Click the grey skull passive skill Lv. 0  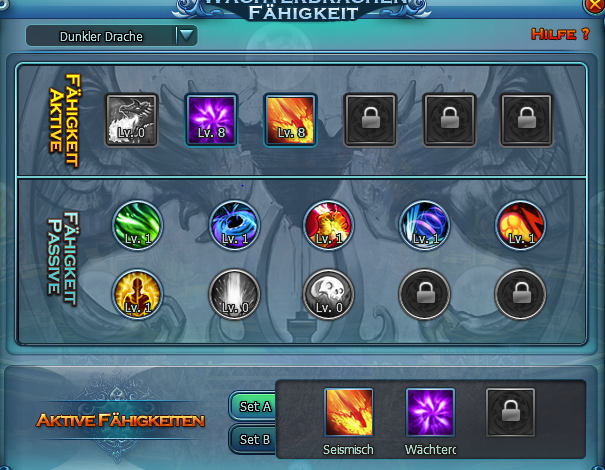pos(328,293)
